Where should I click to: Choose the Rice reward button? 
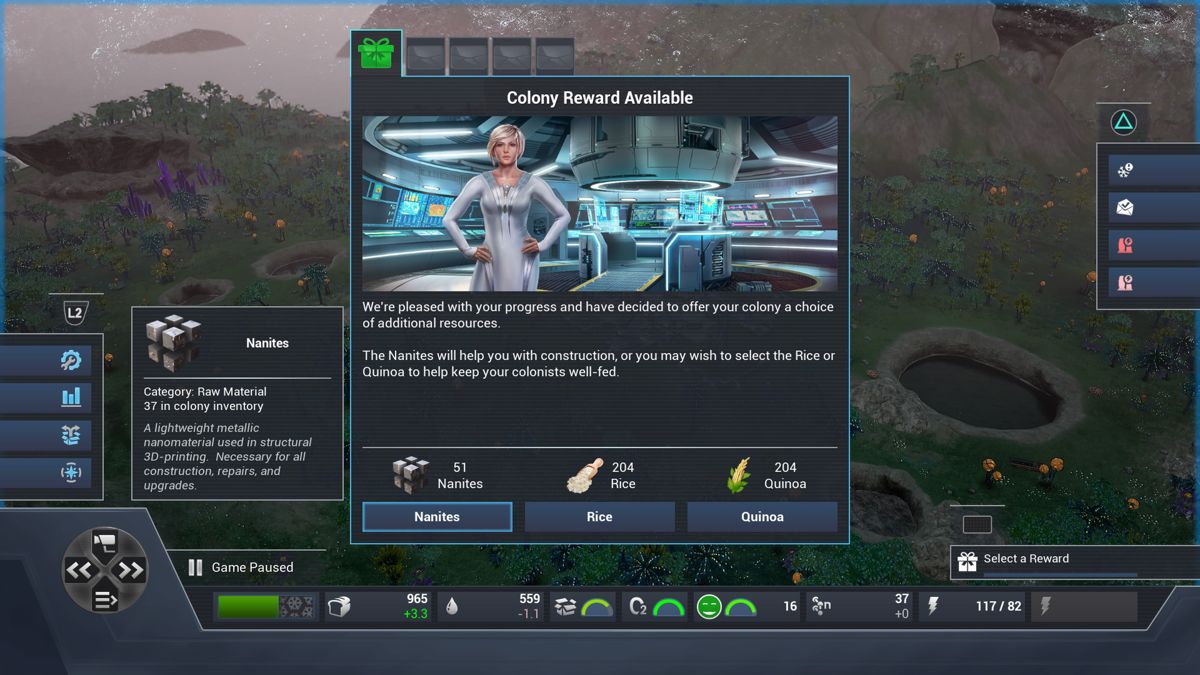point(599,517)
